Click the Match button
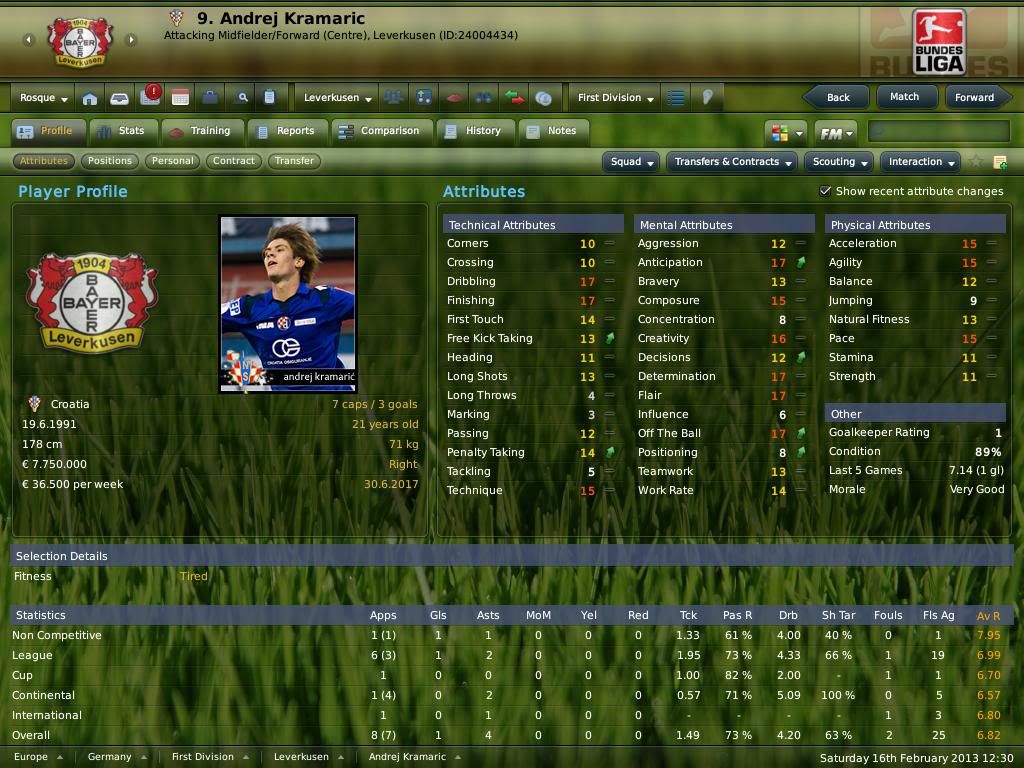 click(904, 97)
